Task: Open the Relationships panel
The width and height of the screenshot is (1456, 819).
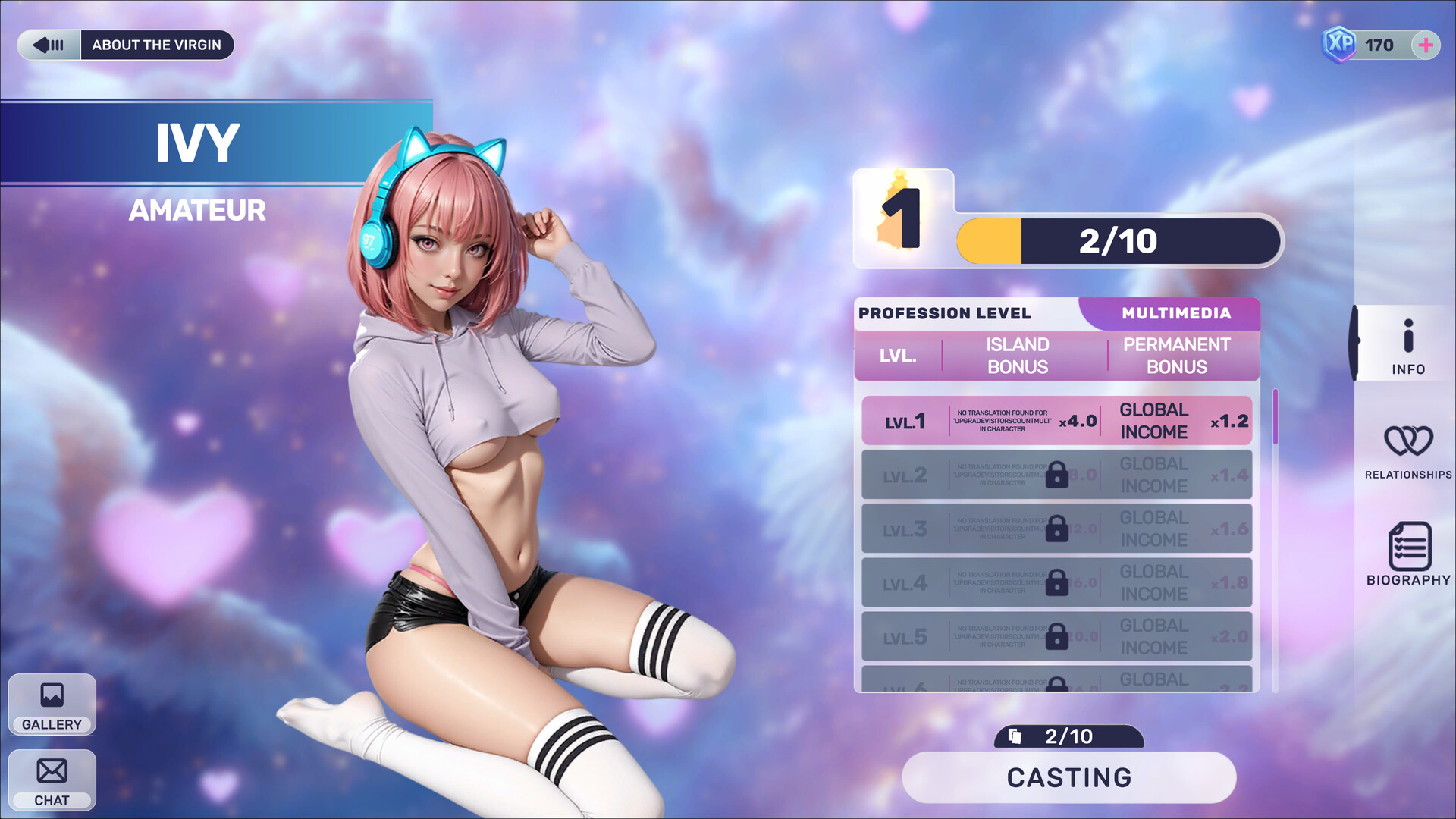Action: pos(1407,449)
